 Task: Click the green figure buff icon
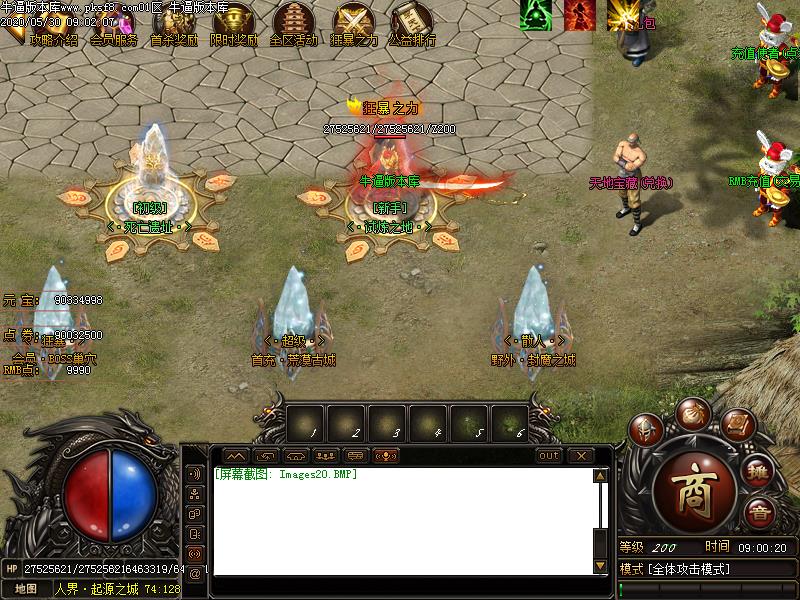(536, 14)
